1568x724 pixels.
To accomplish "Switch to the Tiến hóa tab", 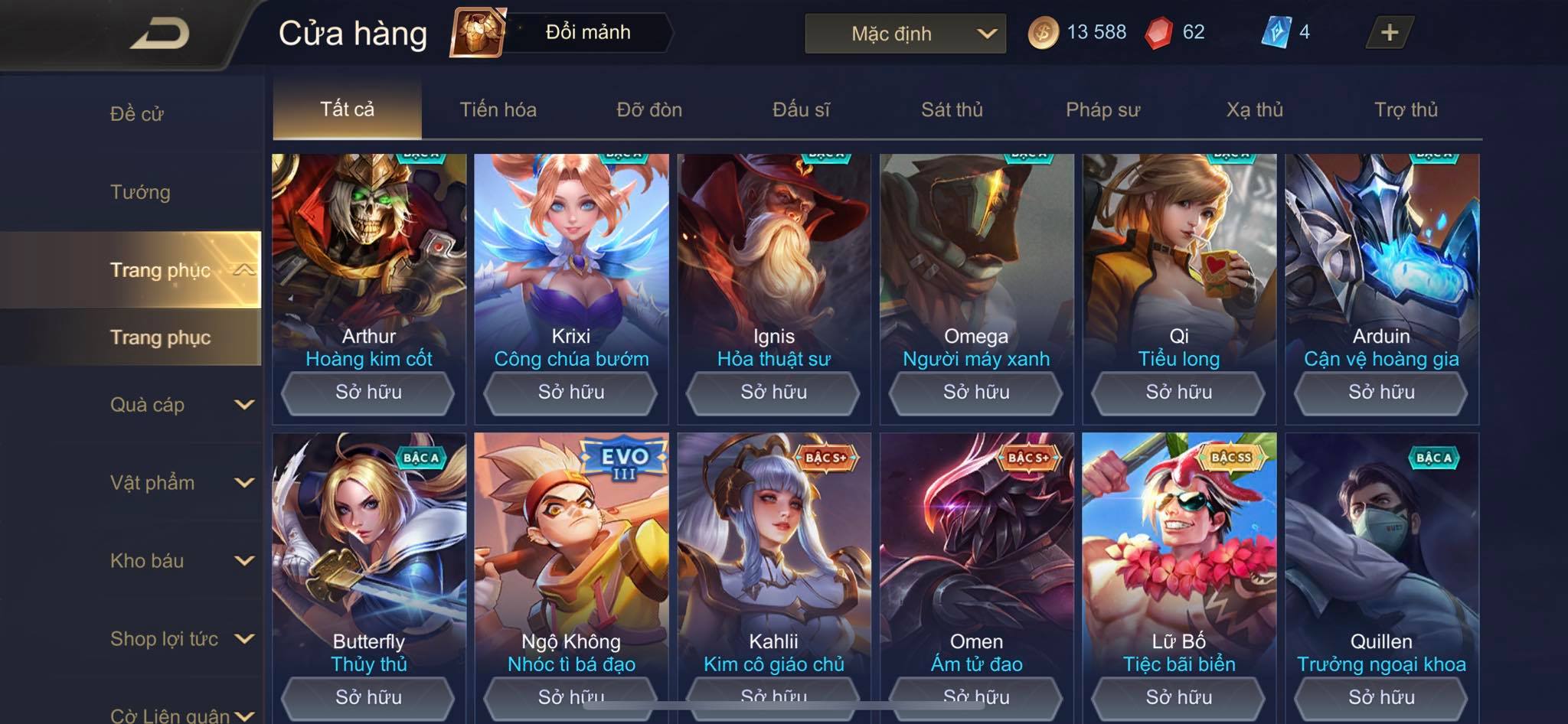I will point(498,109).
